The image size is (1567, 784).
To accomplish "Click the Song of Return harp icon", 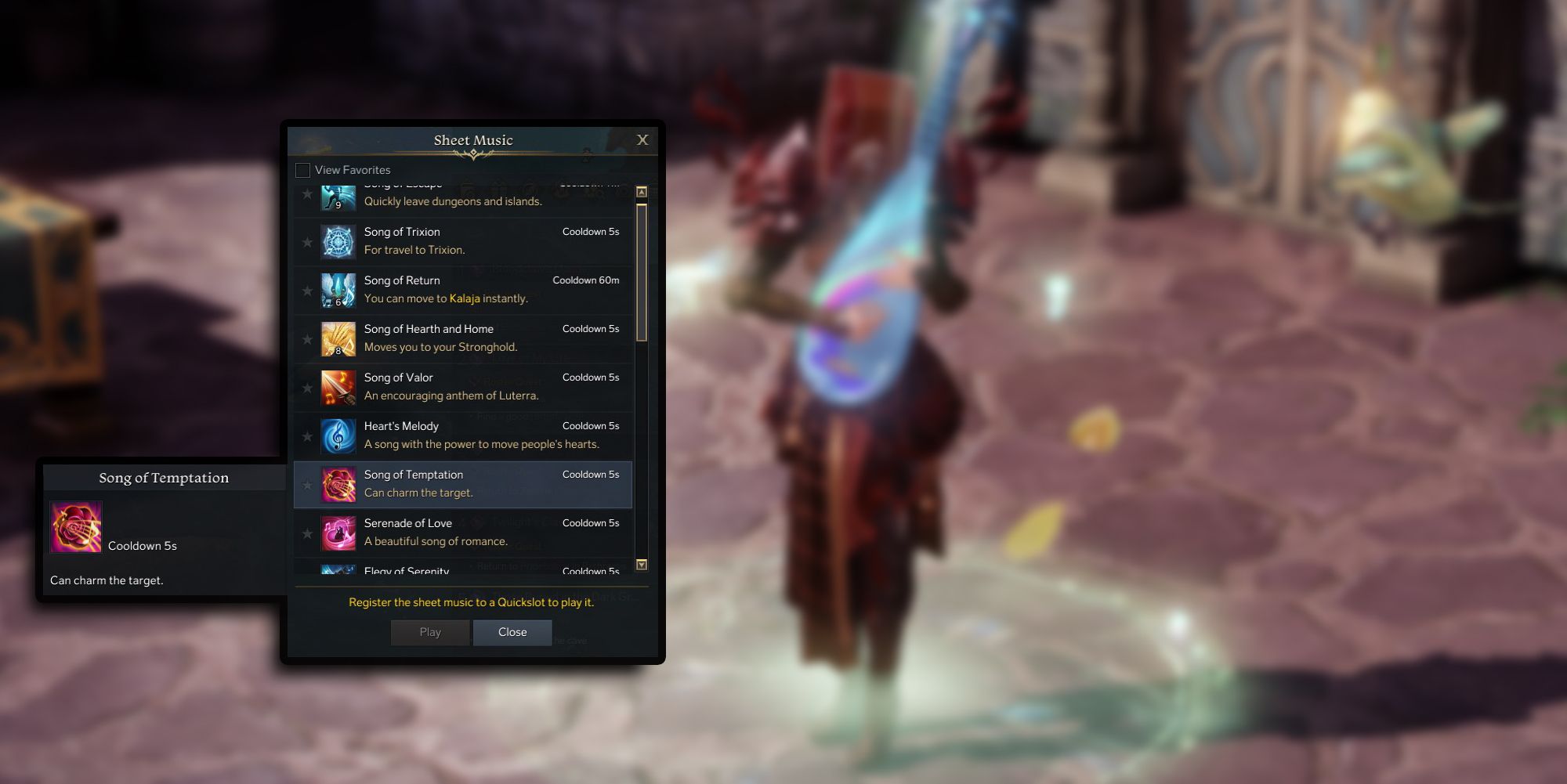I will click(x=337, y=290).
